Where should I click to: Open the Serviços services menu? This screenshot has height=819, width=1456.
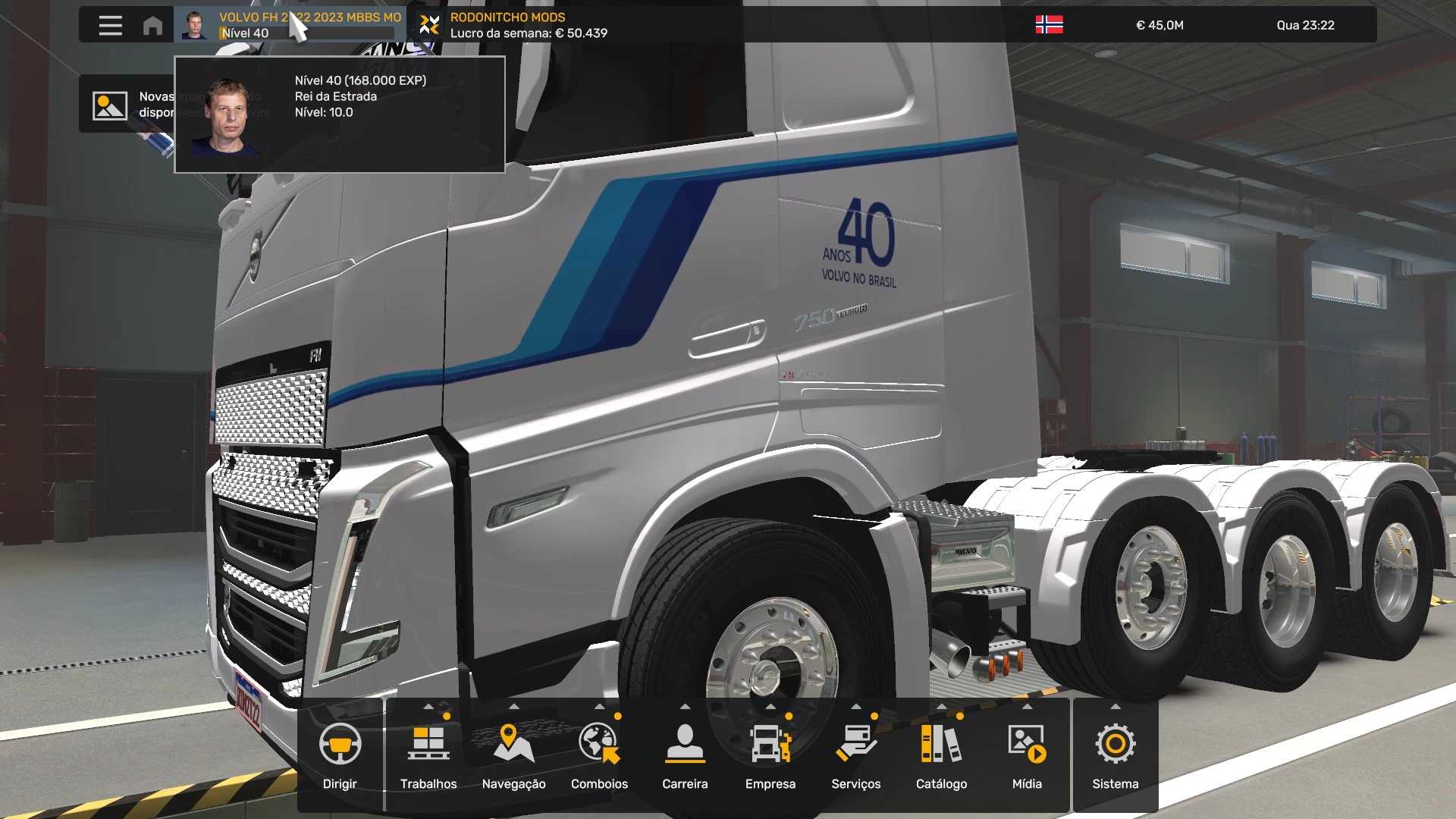[856, 755]
